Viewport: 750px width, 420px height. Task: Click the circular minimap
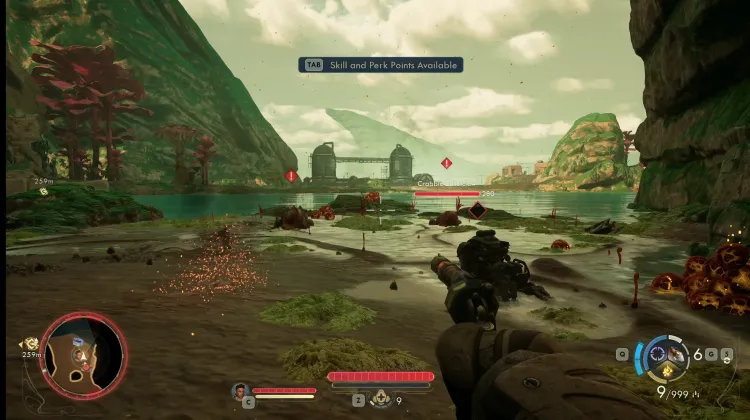(x=83, y=356)
